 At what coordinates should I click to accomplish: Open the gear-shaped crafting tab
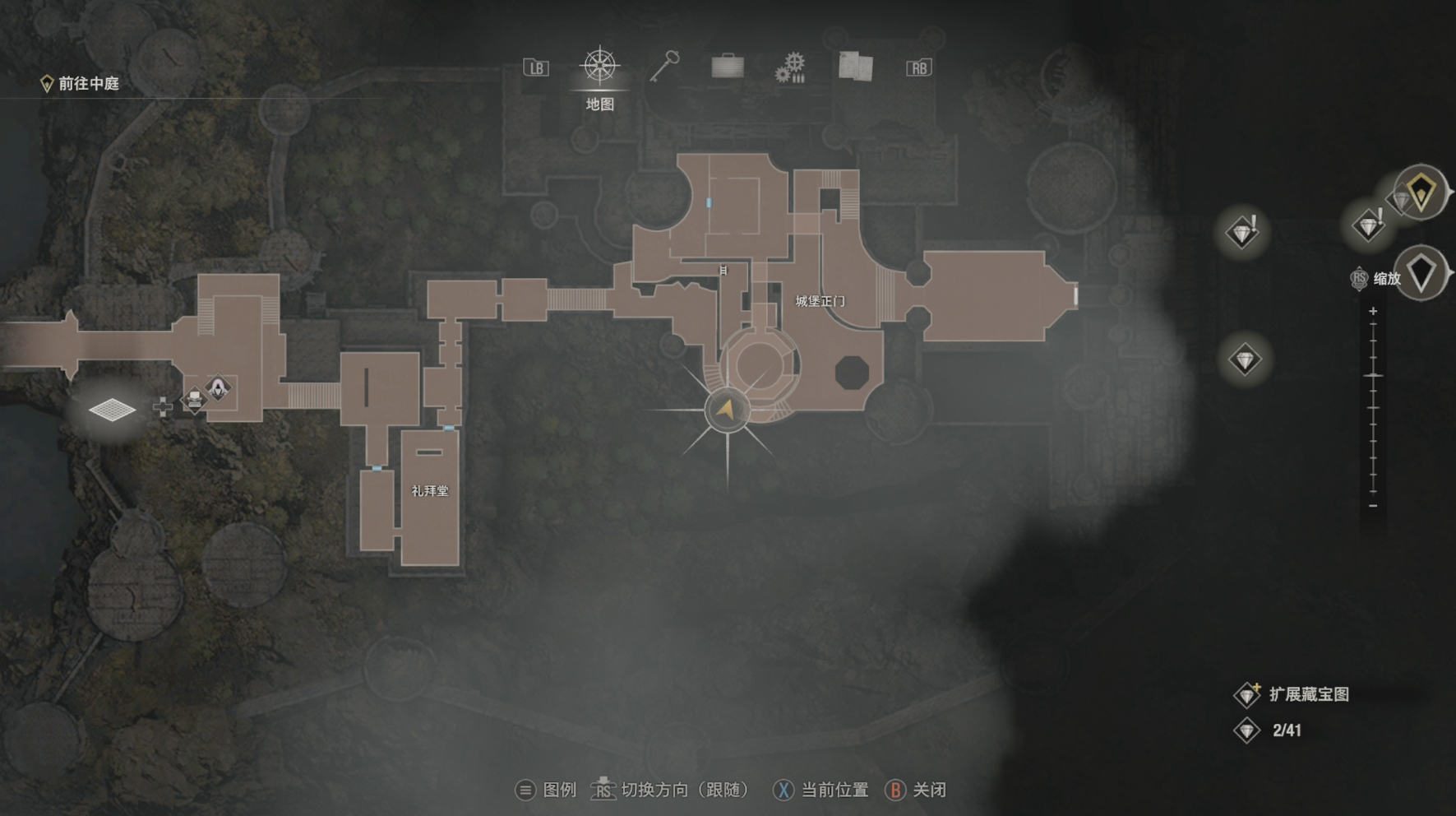point(790,67)
